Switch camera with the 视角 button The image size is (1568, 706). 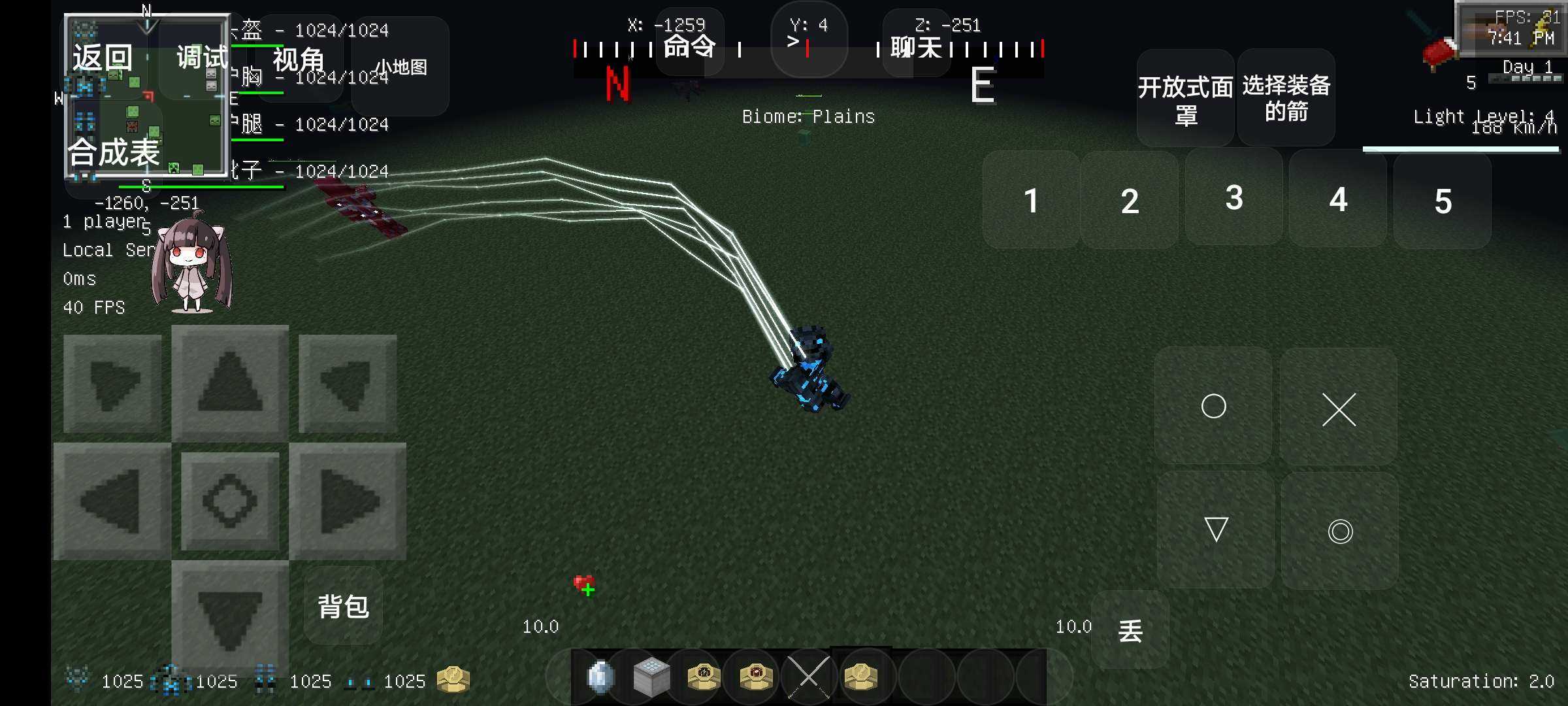(299, 60)
